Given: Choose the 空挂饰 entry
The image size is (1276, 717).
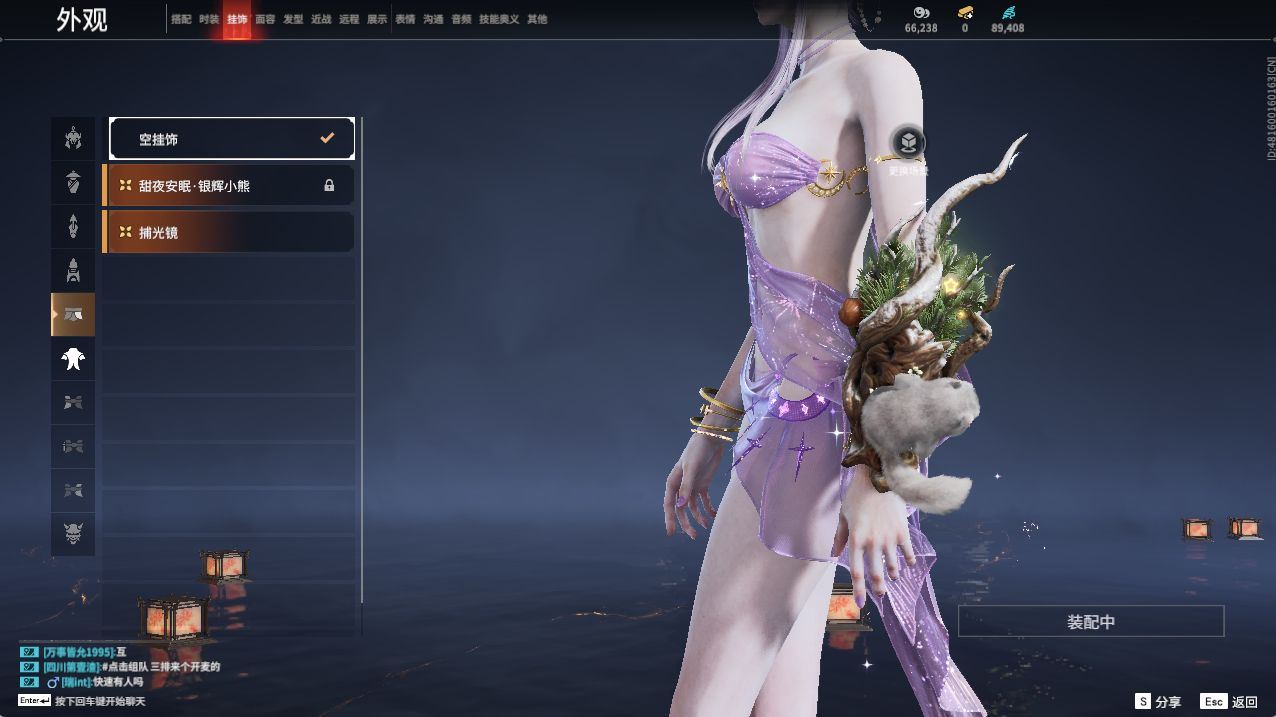Looking at the screenshot, I should [232, 139].
